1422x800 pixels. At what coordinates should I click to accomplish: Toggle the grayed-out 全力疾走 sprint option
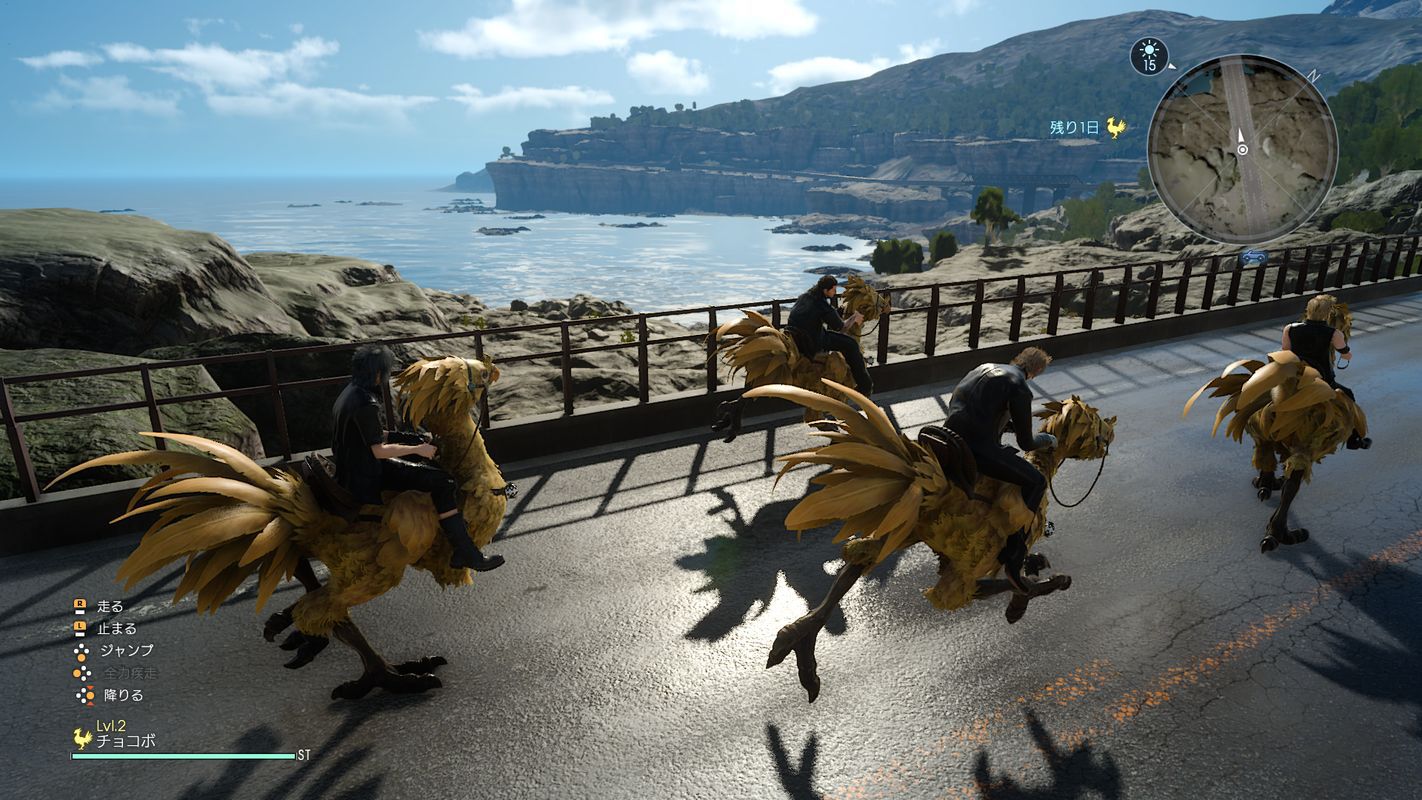point(131,672)
